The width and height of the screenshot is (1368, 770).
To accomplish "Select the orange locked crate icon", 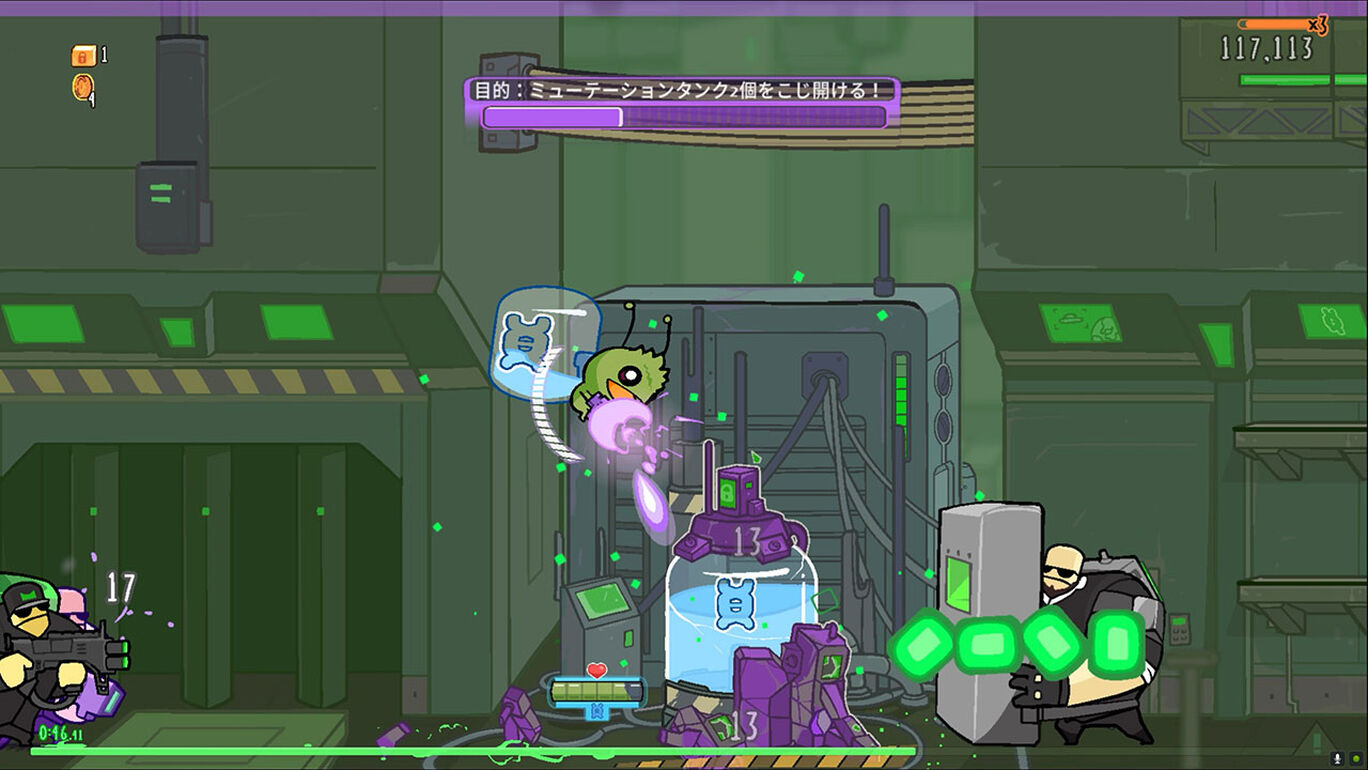I will 83,56.
